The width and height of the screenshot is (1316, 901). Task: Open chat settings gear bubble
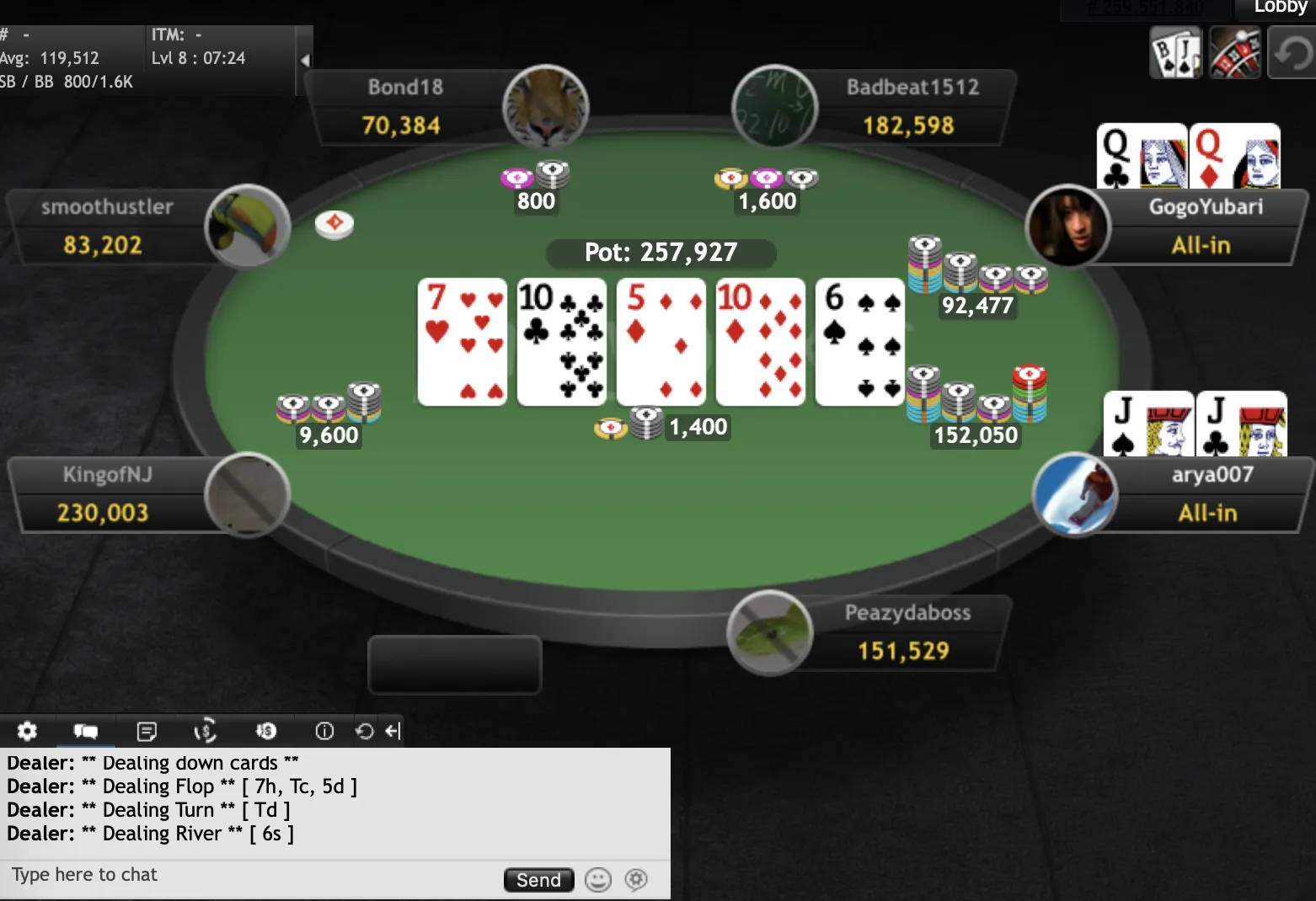(636, 880)
